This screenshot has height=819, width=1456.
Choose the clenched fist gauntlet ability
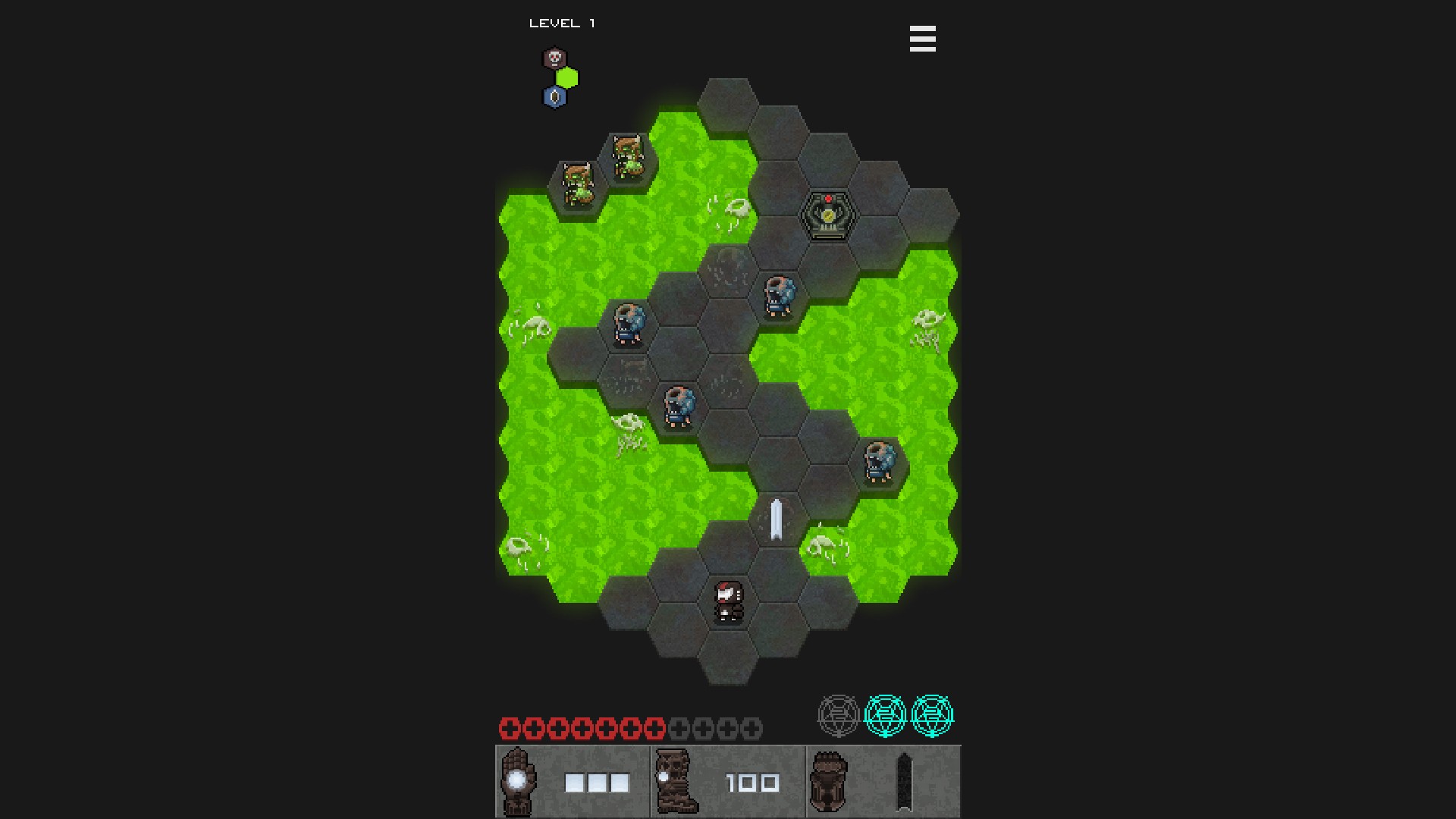pos(829,782)
